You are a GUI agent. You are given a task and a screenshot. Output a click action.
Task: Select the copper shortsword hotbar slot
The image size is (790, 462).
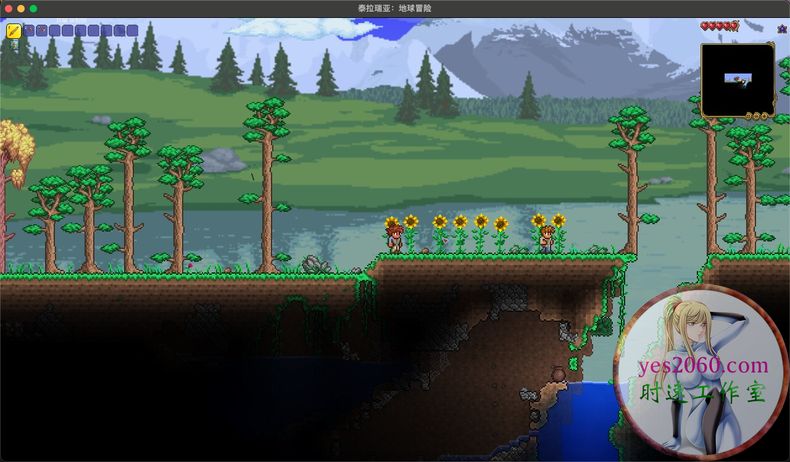[x=14, y=31]
